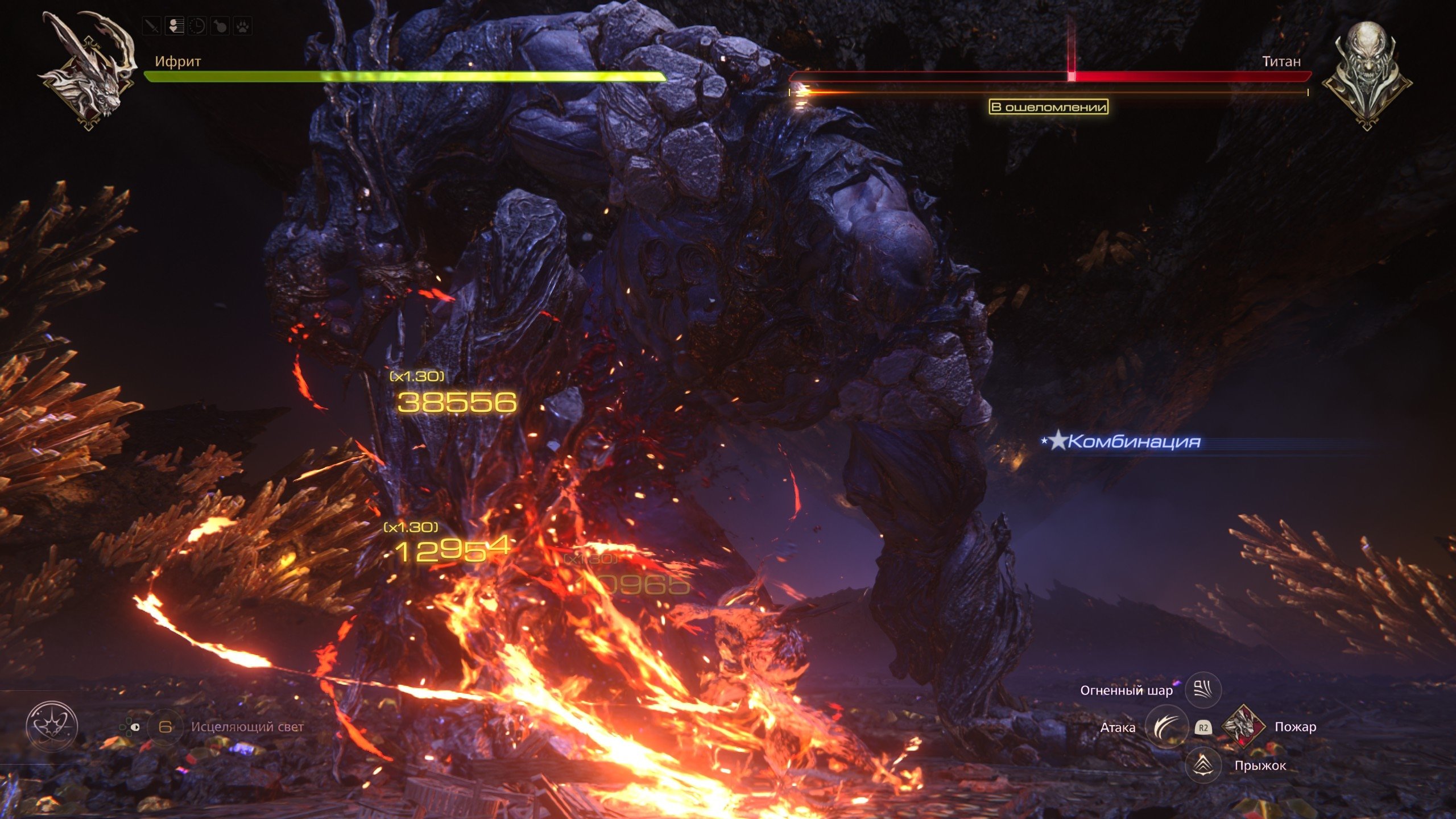Image resolution: width=1456 pixels, height=819 pixels.
Task: Trigger the Пожар diamond ability icon
Action: point(1243,726)
